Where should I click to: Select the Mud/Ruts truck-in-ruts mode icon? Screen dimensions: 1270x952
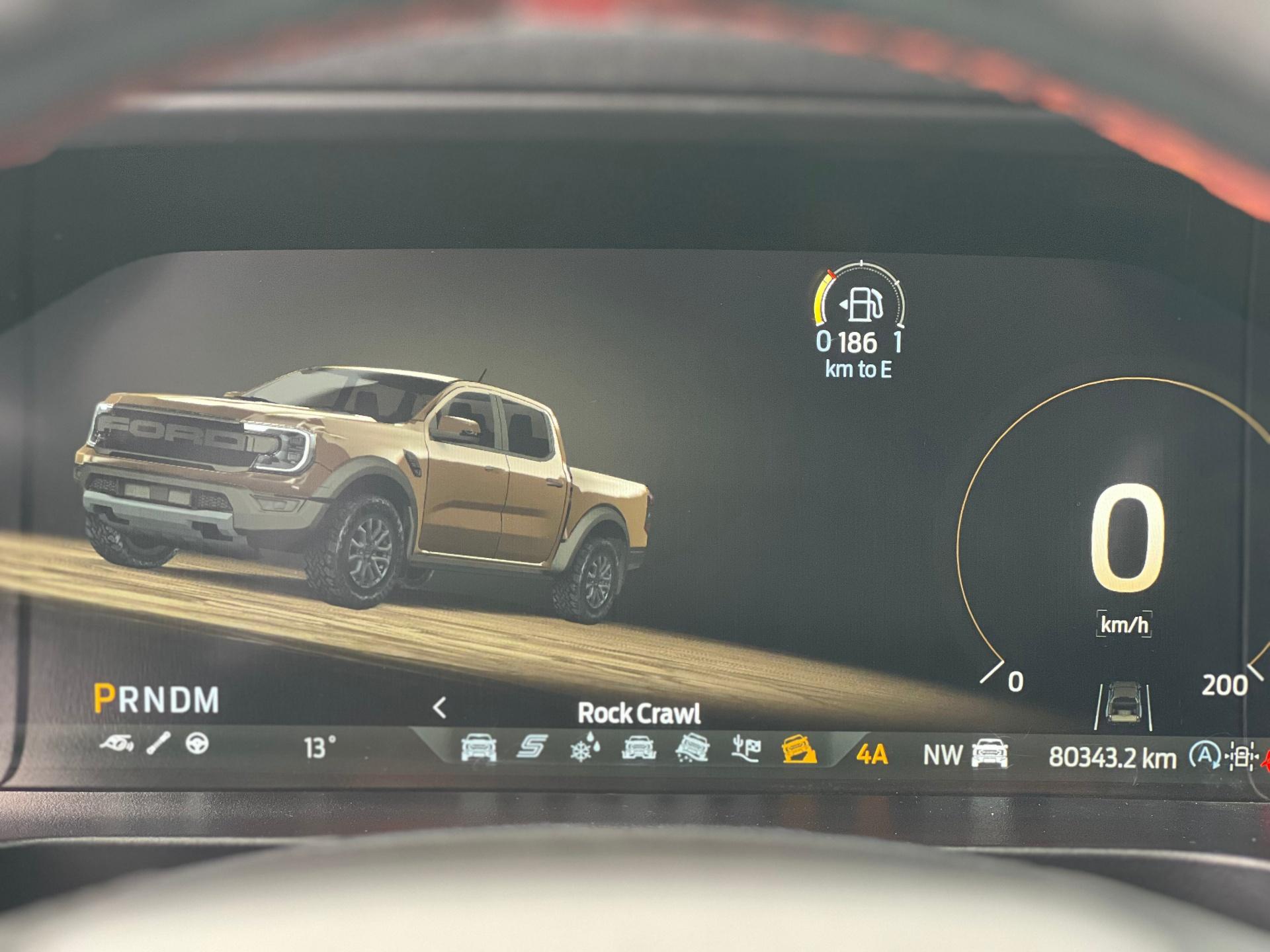pyautogui.click(x=639, y=748)
